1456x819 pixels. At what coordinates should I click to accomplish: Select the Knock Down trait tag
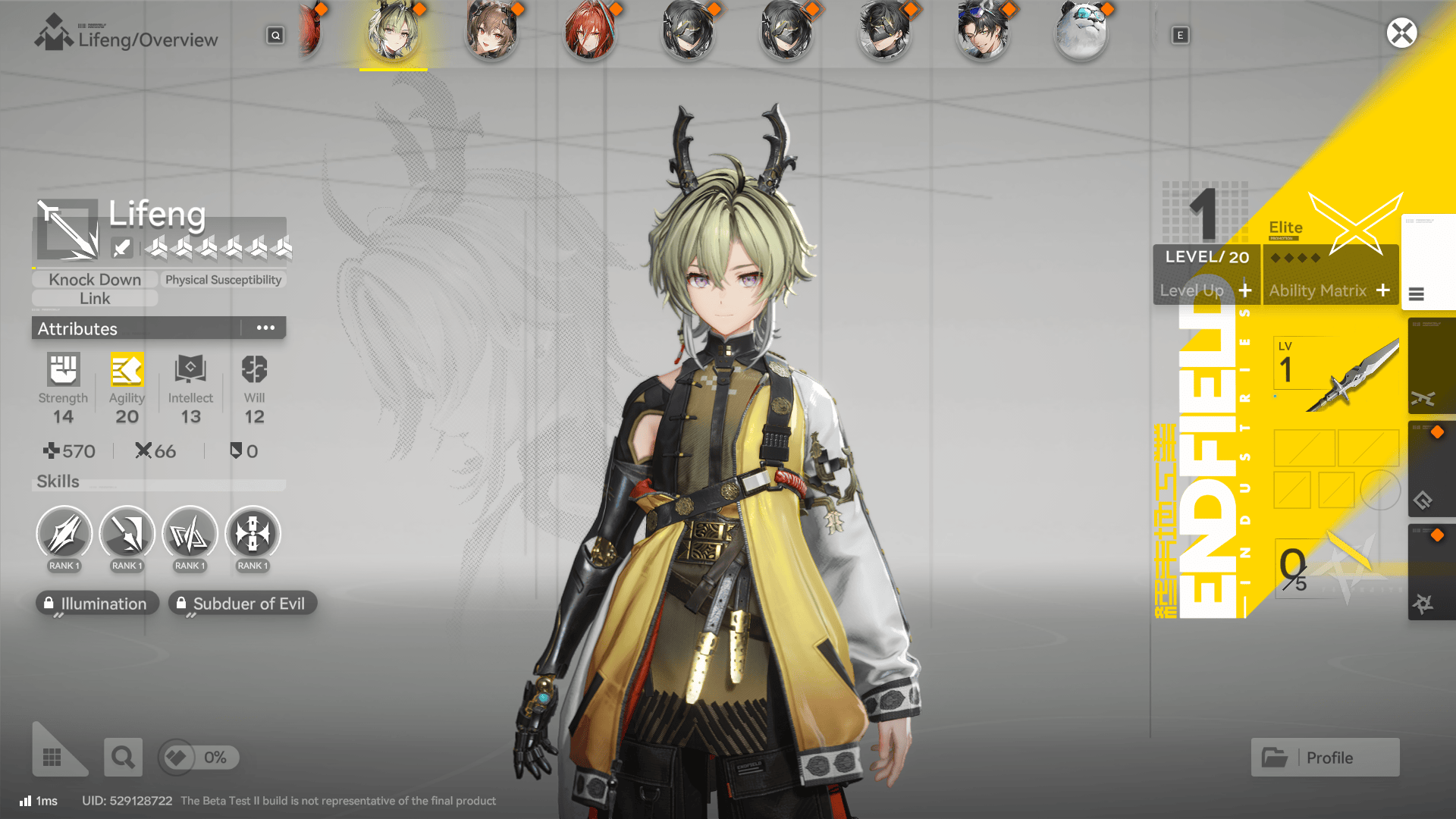tap(94, 279)
